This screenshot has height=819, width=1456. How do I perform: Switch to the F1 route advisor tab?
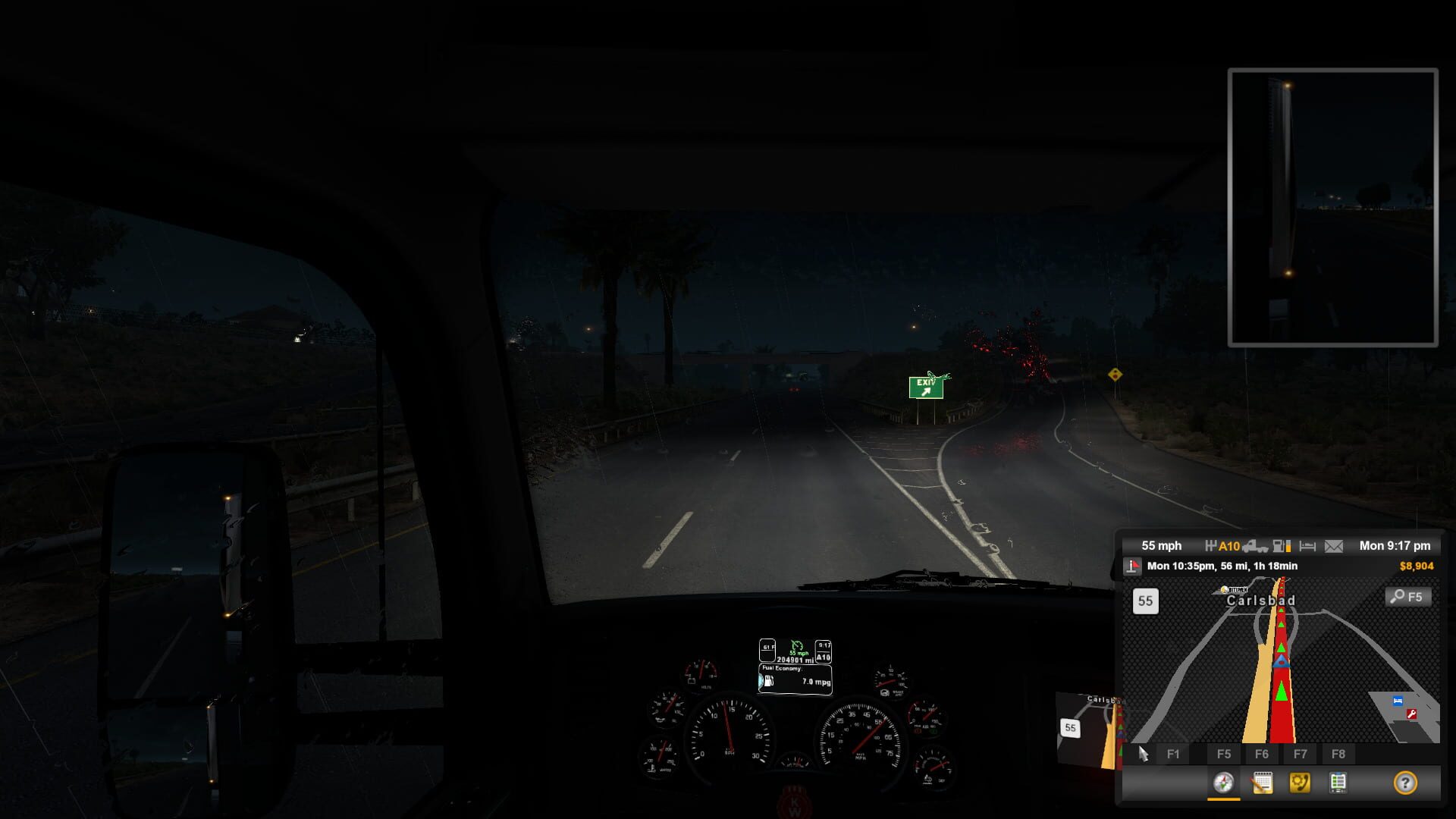tap(1173, 755)
